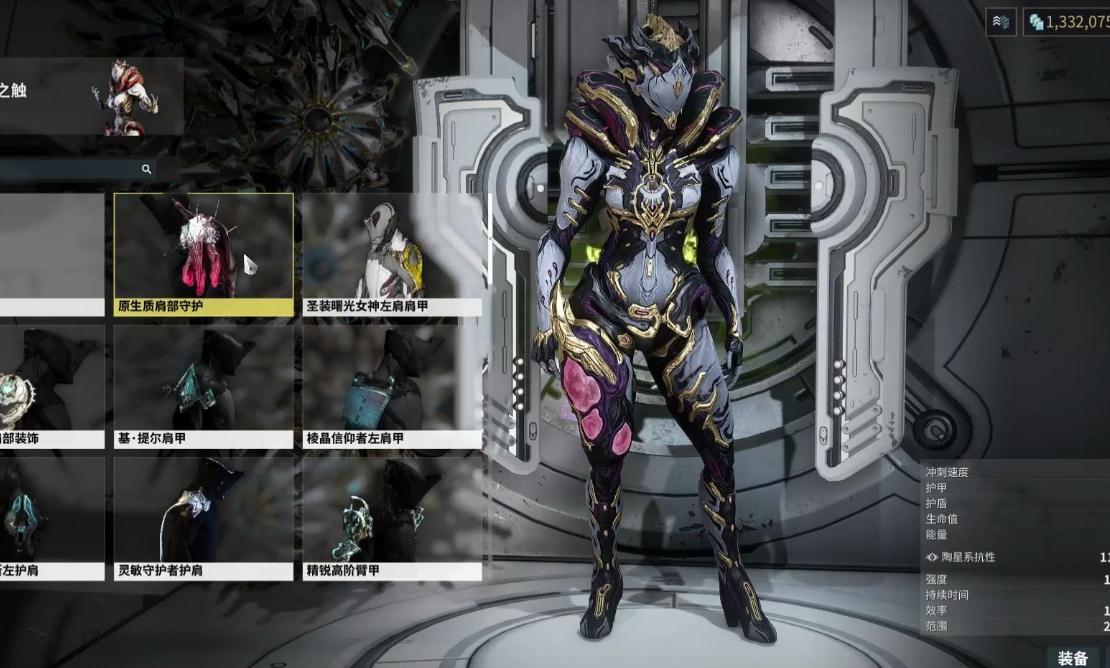Select the 精锐高阶臂甲 arm armor tile
Screen dimensions: 1110x668
point(392,518)
